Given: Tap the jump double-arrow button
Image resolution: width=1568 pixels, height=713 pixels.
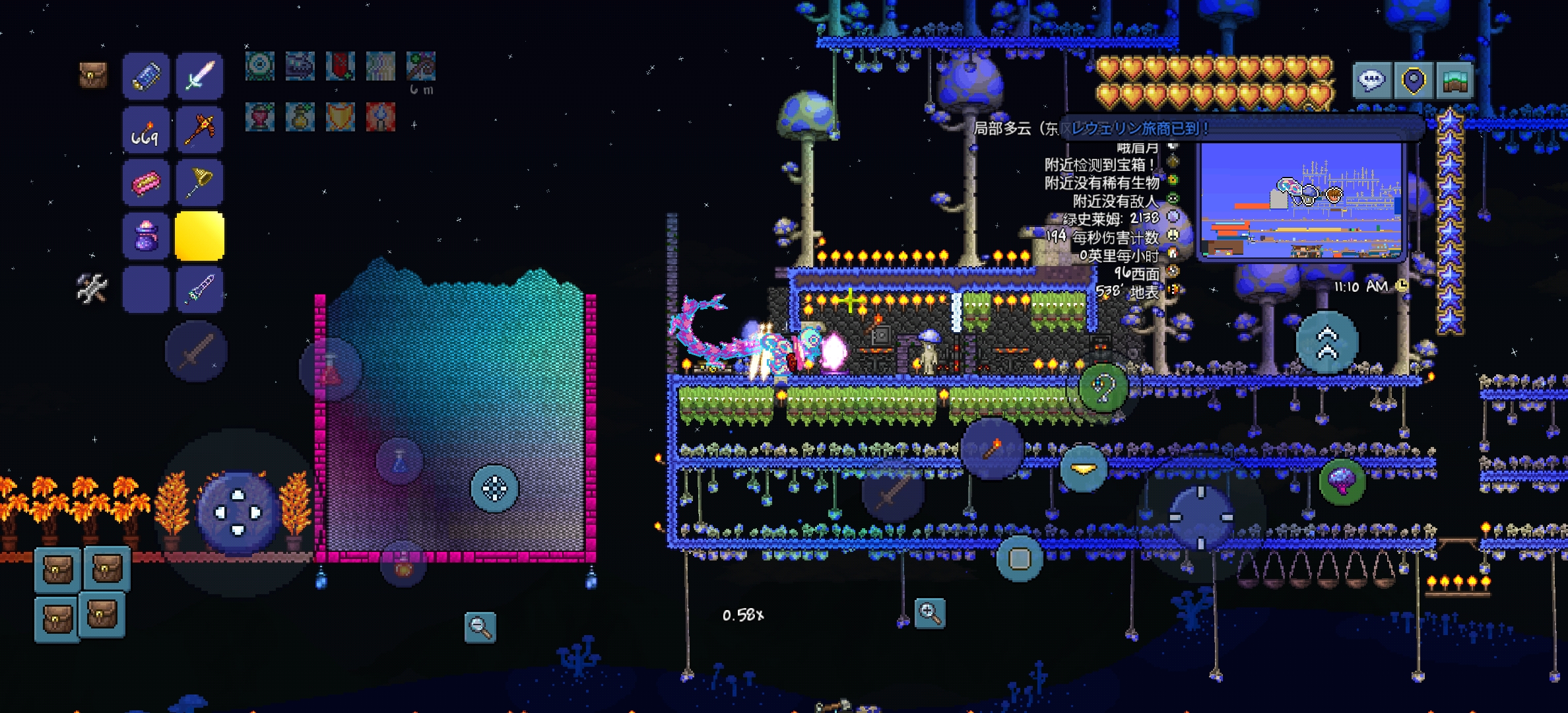Looking at the screenshot, I should 1327,343.
